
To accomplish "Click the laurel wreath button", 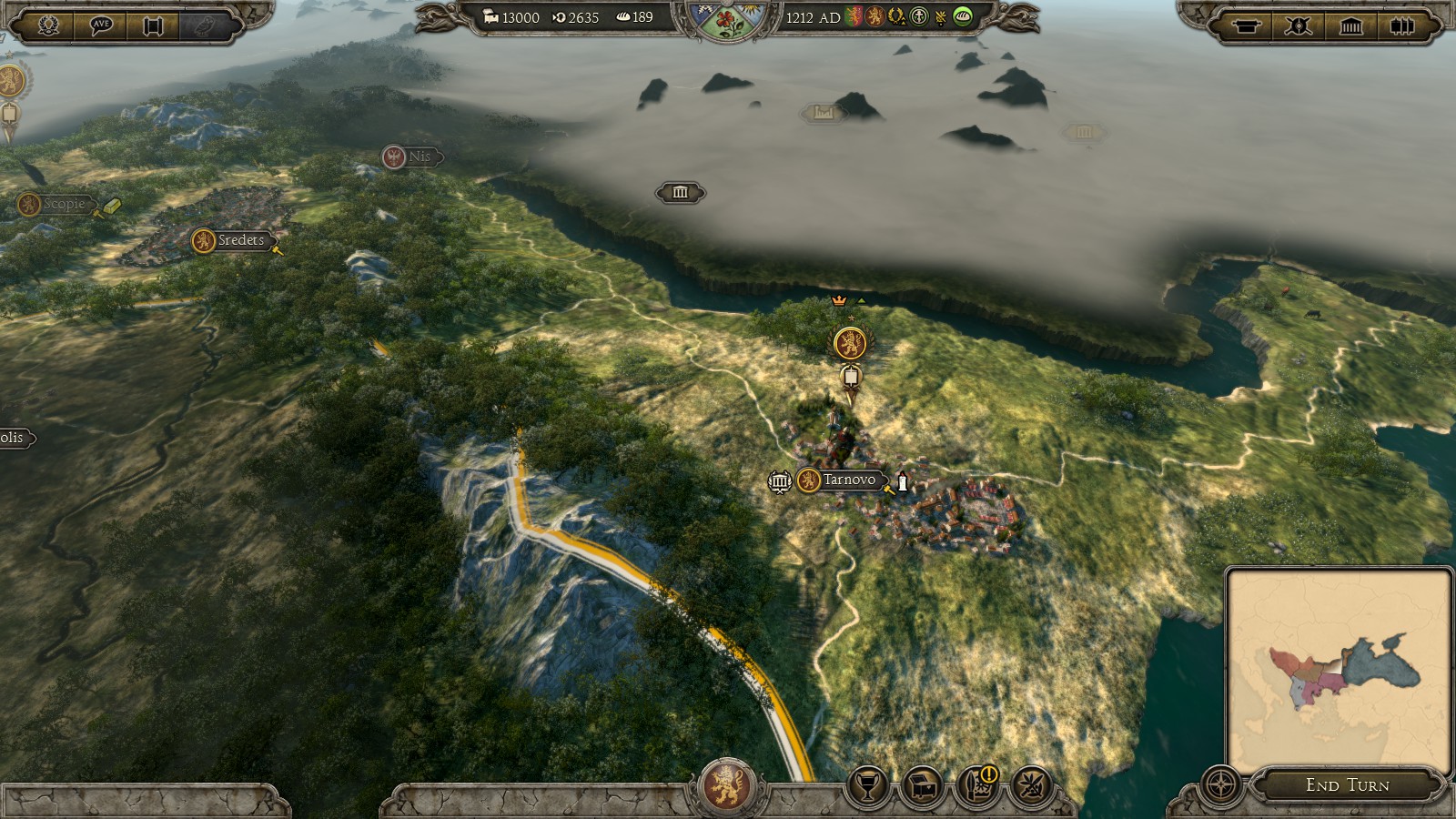I will 48,25.
